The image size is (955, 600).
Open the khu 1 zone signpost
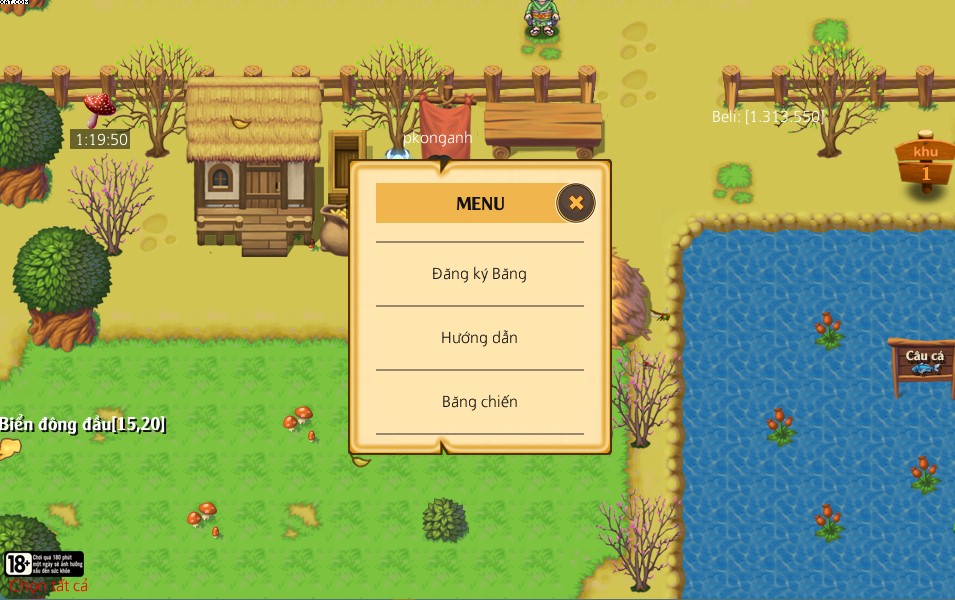coord(925,164)
